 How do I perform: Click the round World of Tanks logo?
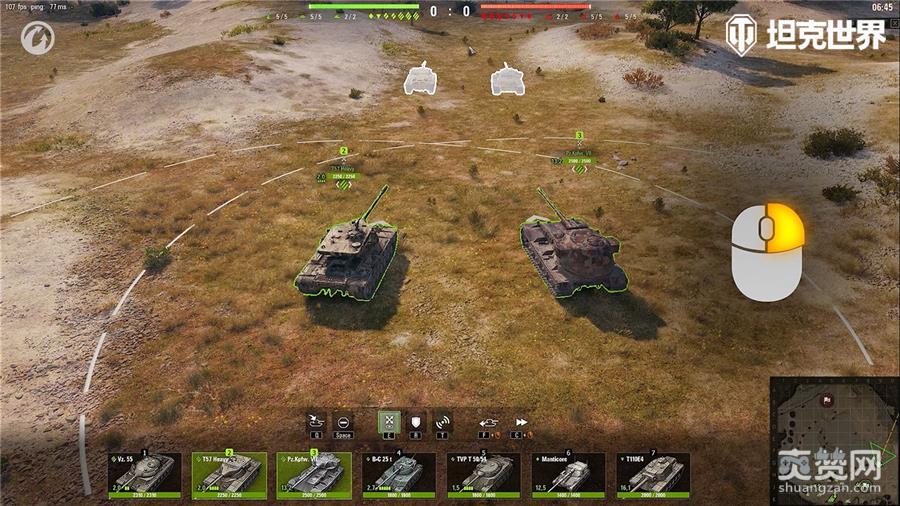[x=36, y=38]
